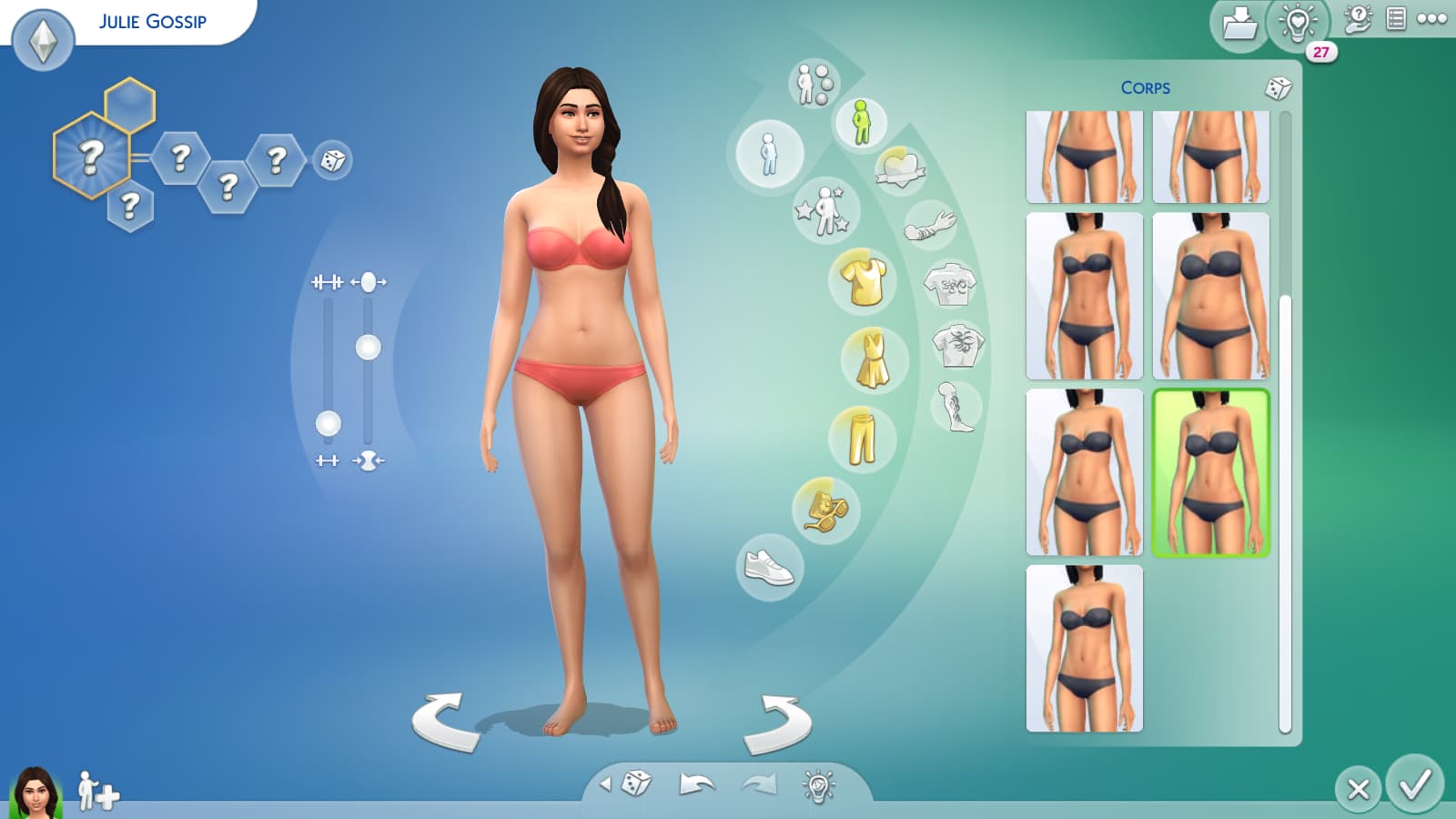This screenshot has width=1456, height=819.
Task: Open the shoes category
Action: [769, 568]
